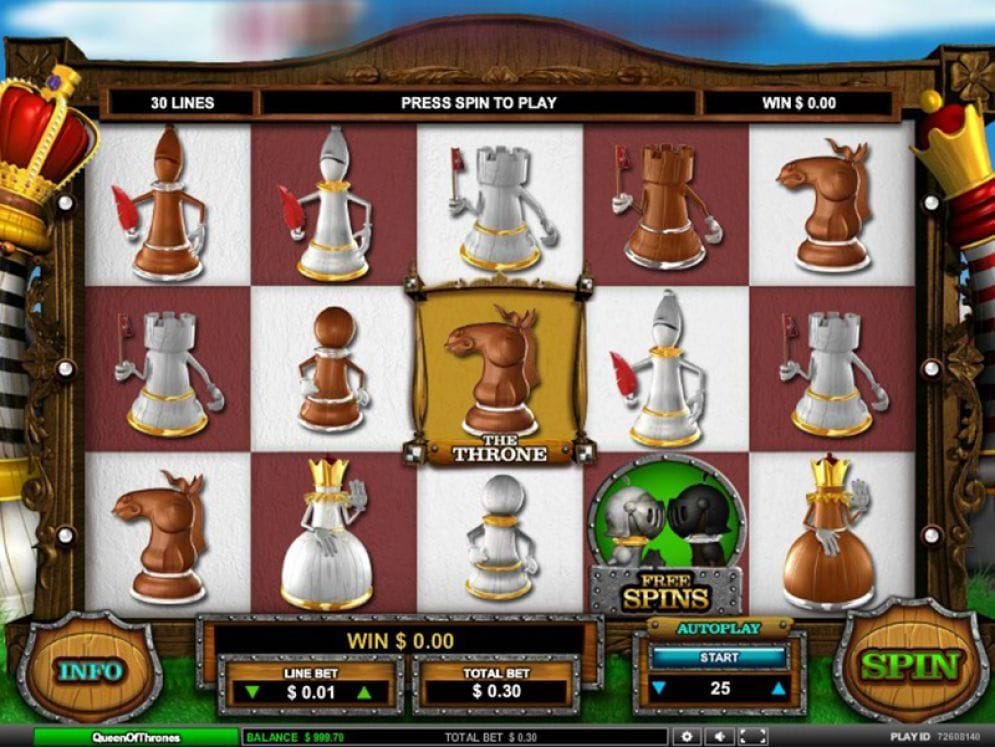This screenshot has width=995, height=747.
Task: Increase the autoplay spin count
Action: [x=779, y=689]
